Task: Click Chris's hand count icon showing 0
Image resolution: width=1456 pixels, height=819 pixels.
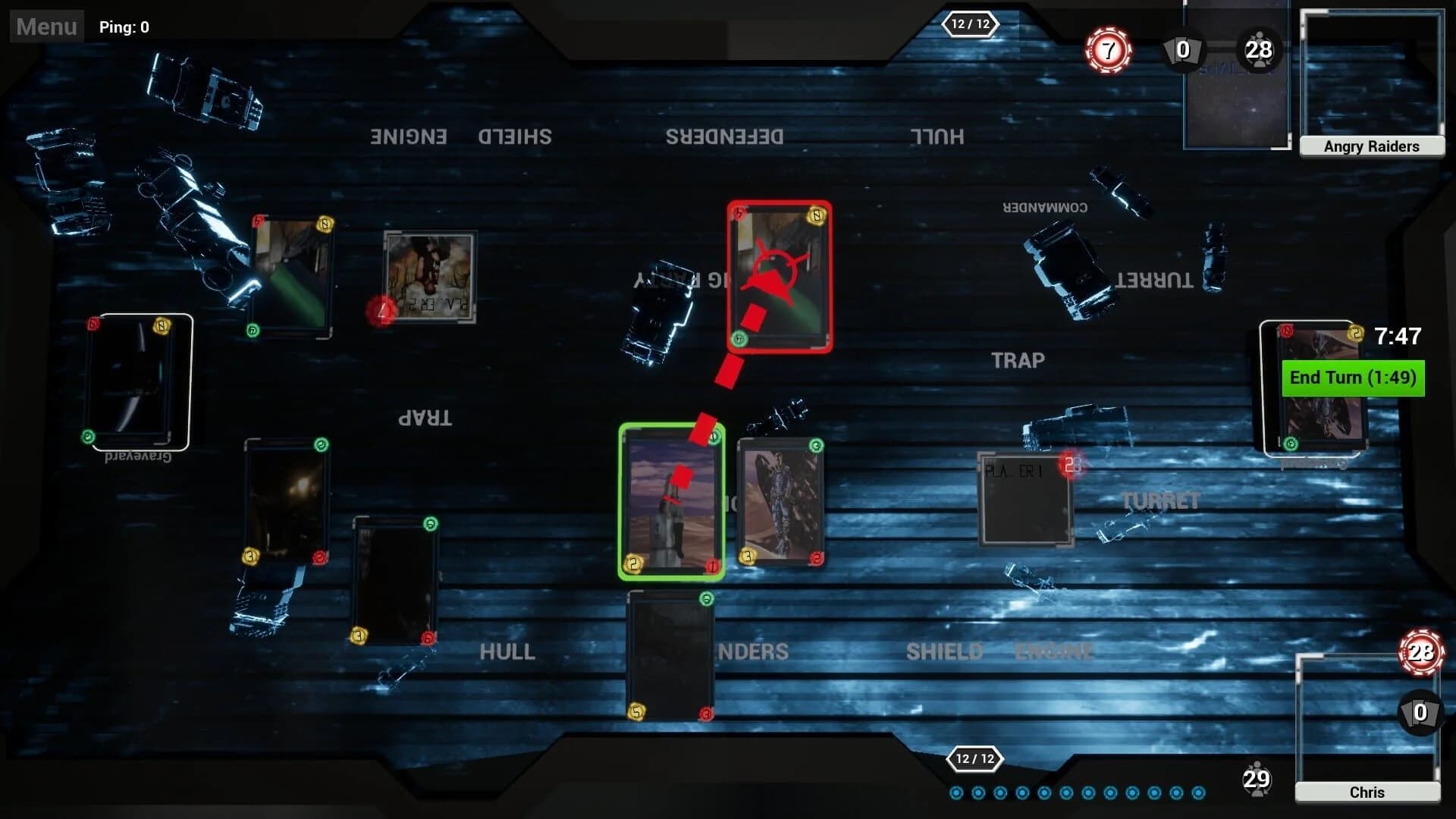Action: tap(1419, 712)
